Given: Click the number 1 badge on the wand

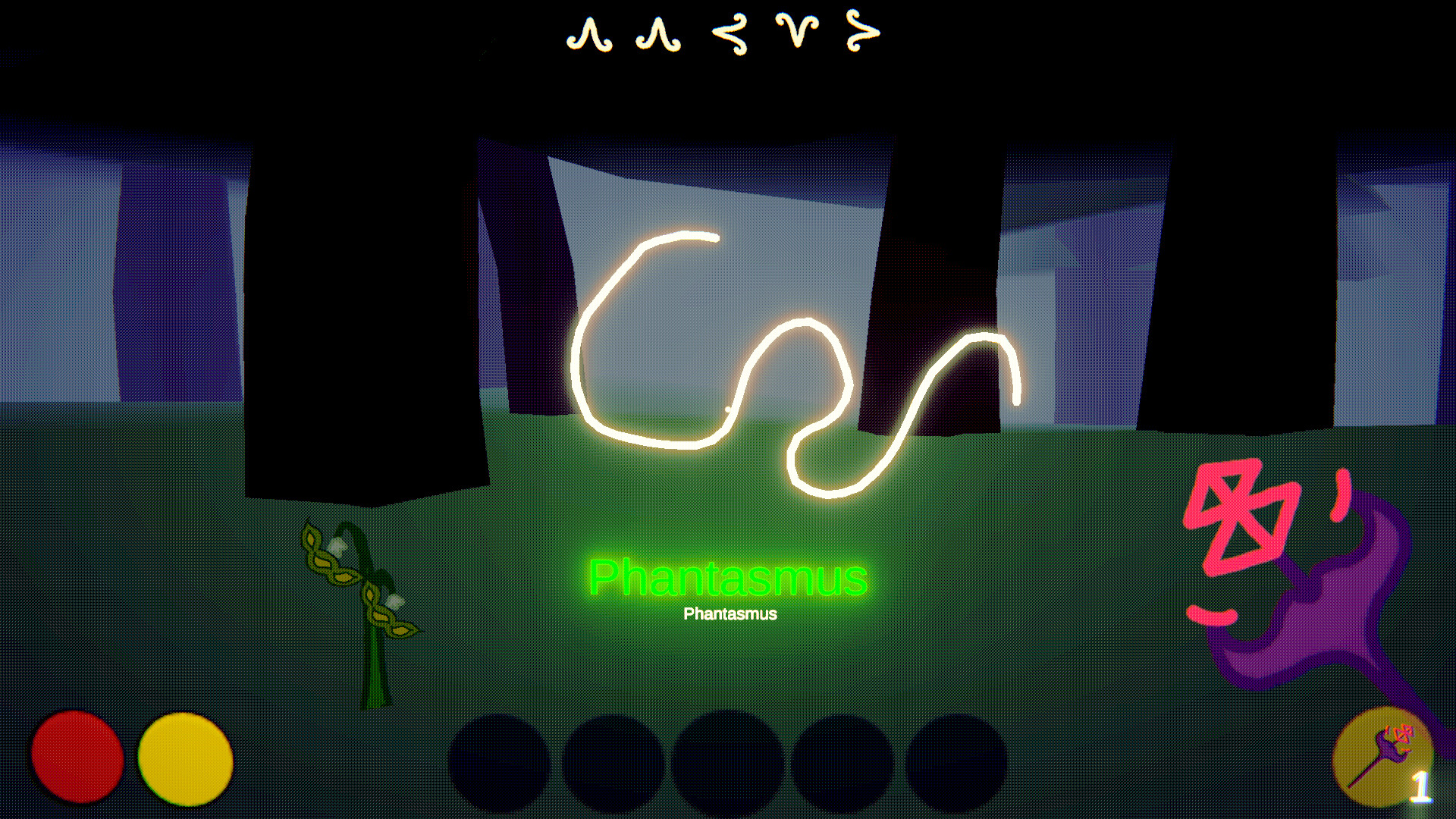Looking at the screenshot, I should pos(1423,787).
